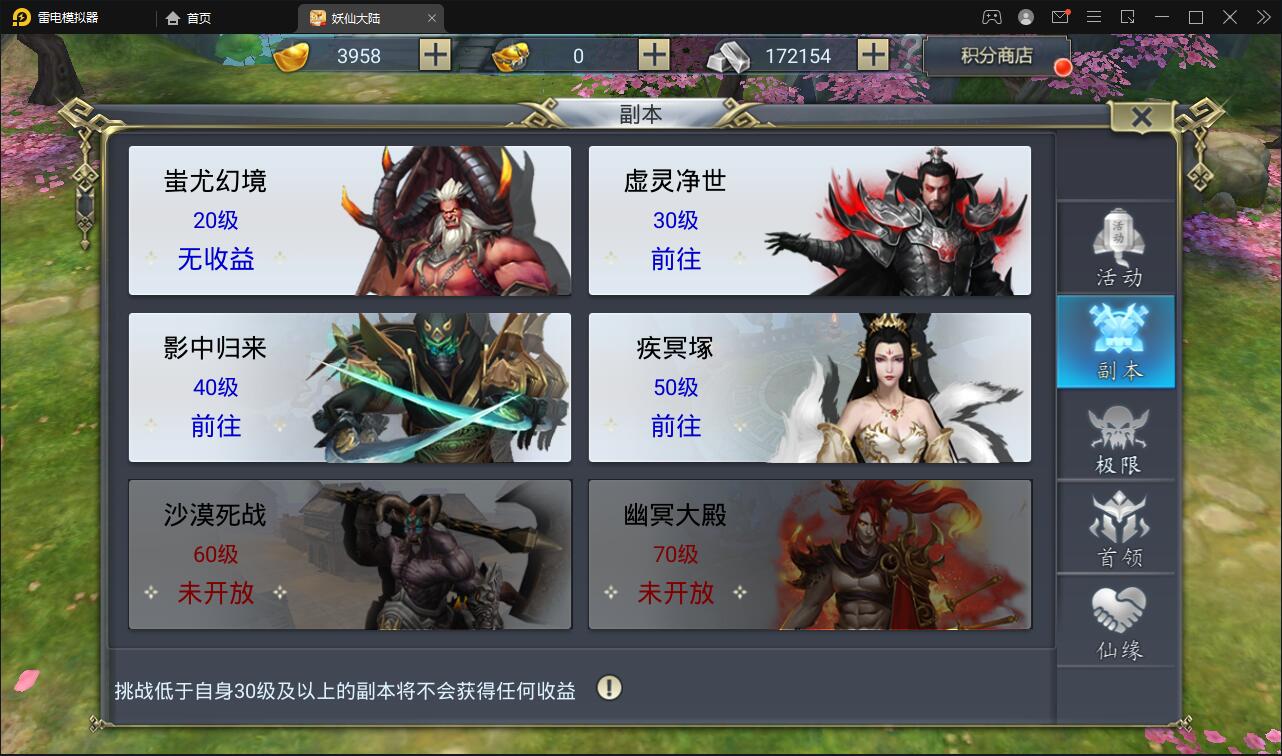Open the mail icon with red notification dot
The height and width of the screenshot is (756, 1282).
pyautogui.click(x=1062, y=17)
